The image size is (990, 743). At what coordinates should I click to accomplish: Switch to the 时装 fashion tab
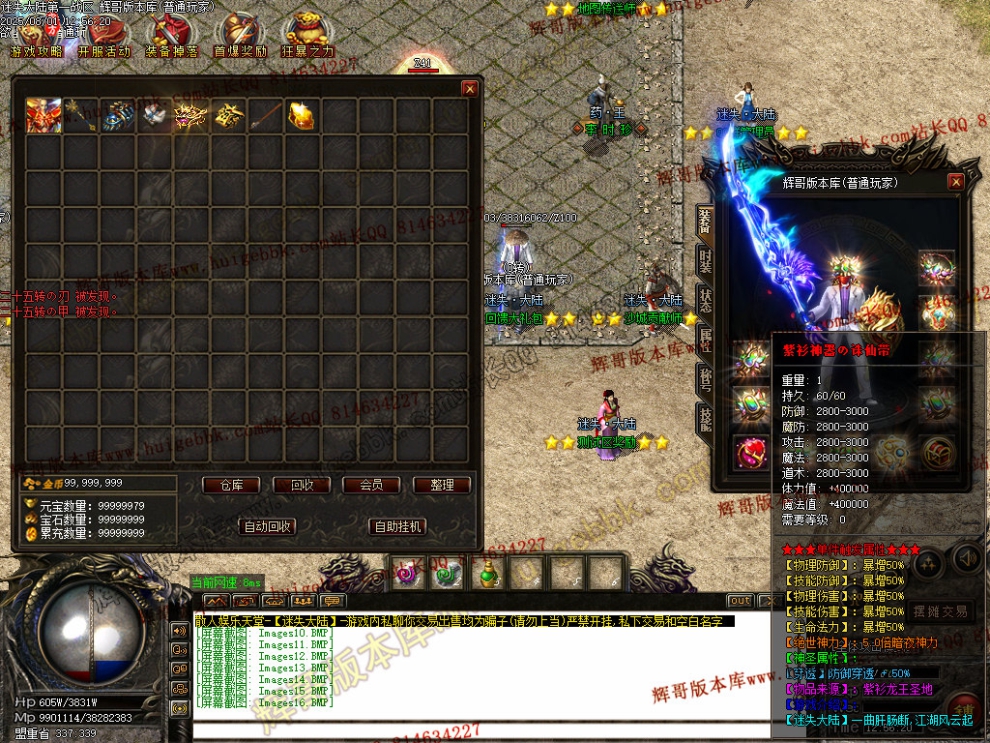tap(705, 260)
